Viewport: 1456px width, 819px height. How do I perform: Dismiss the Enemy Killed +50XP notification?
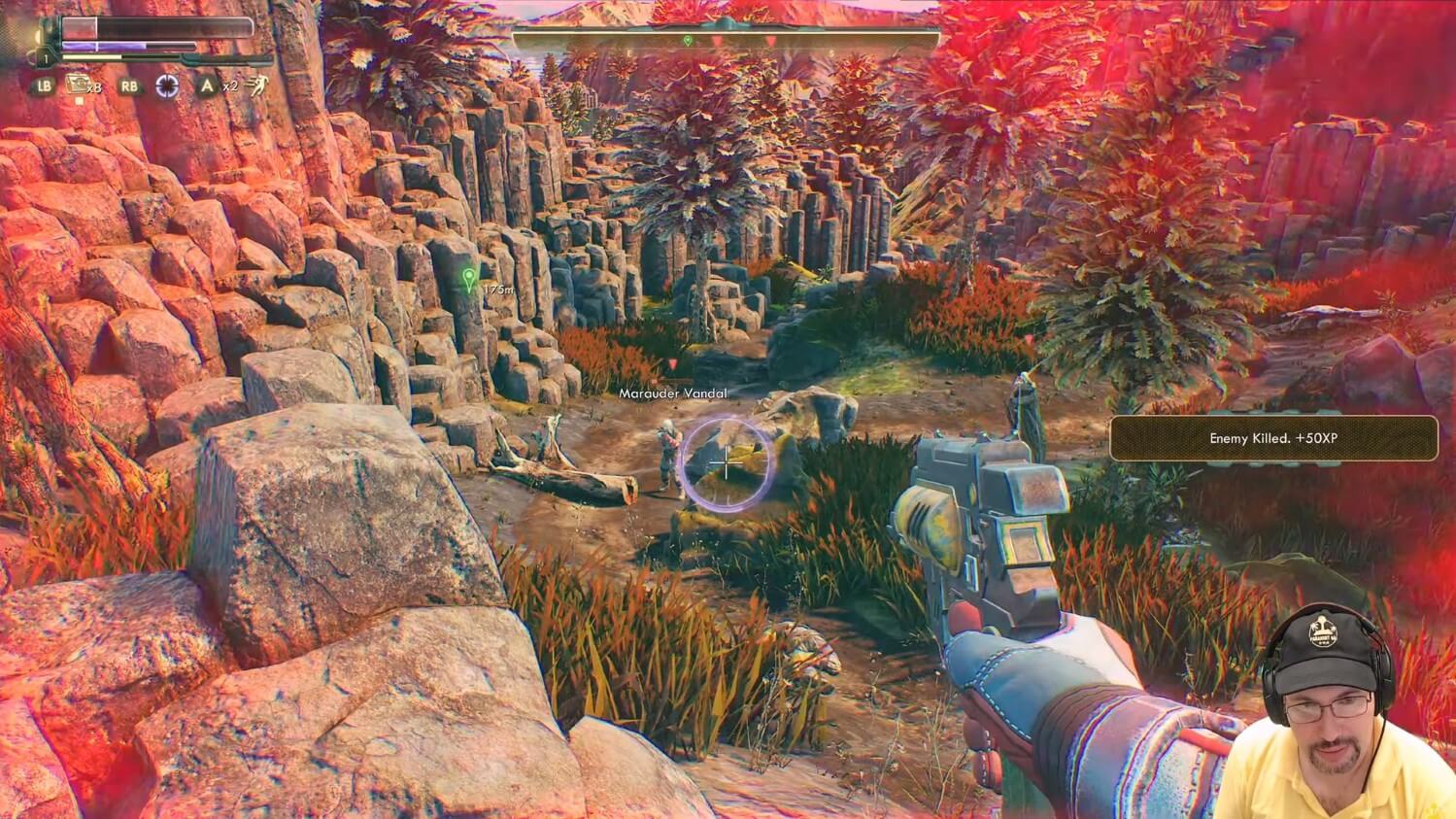(1272, 438)
